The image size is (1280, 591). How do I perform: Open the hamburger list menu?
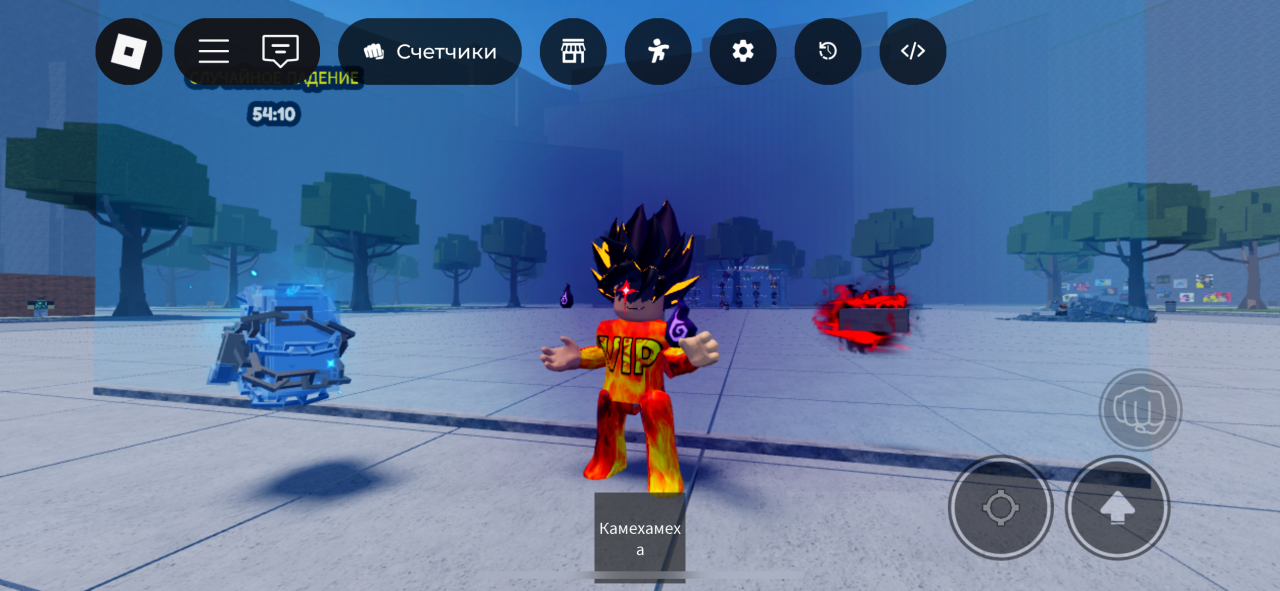point(213,51)
